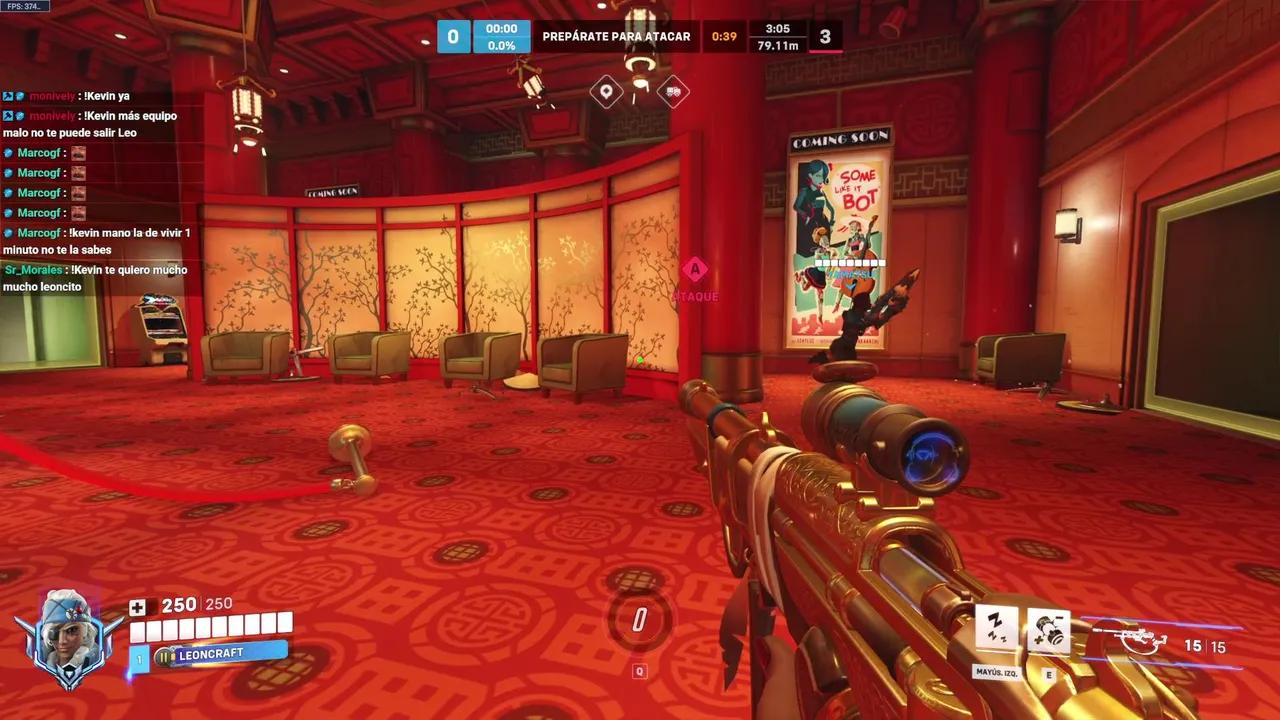The image size is (1280, 720).
Task: Select the payload truck objective icon
Action: 673,93
